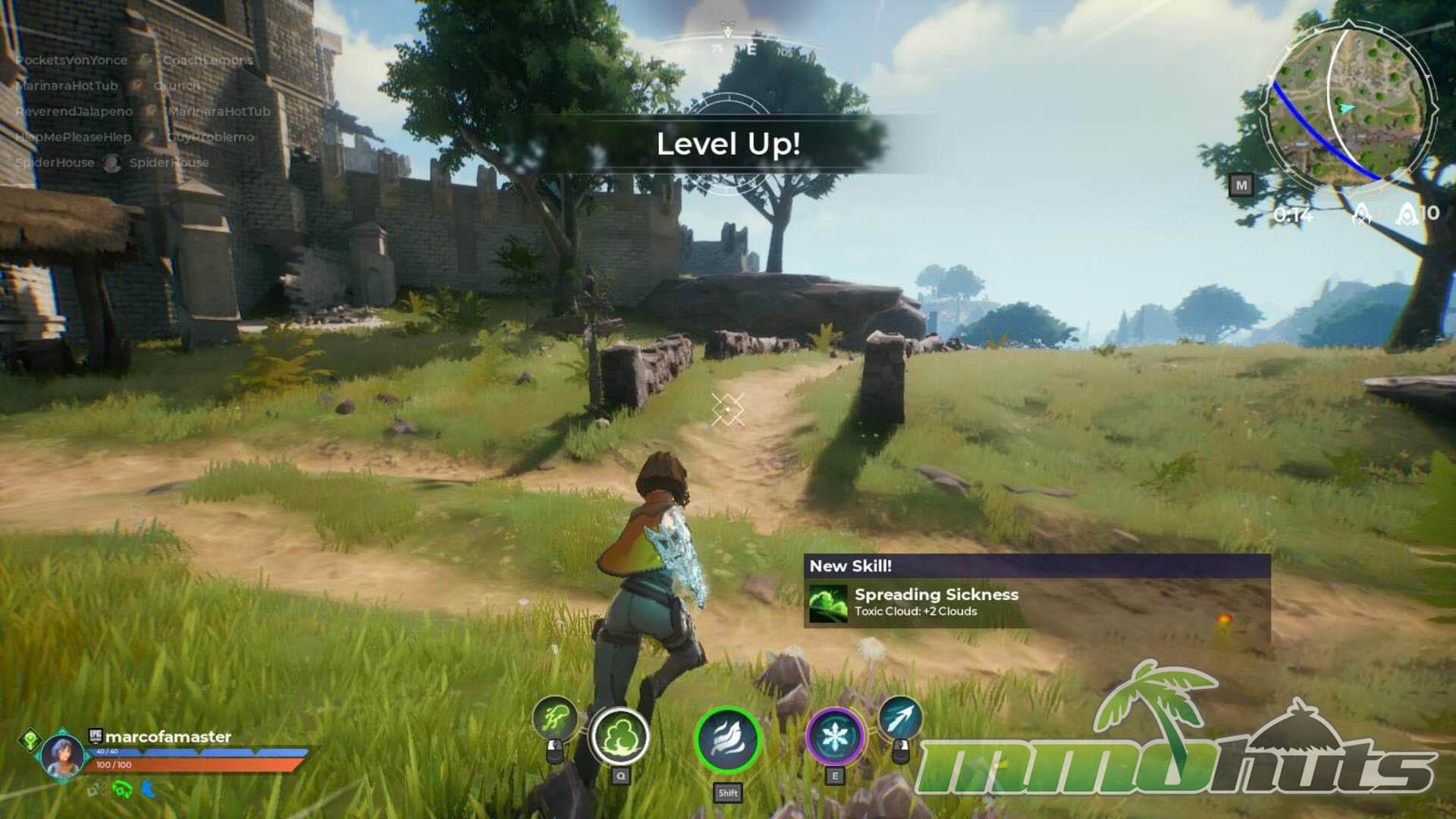Select the Ice Lance arrow spell icon
Image resolution: width=1456 pixels, height=819 pixels.
900,717
